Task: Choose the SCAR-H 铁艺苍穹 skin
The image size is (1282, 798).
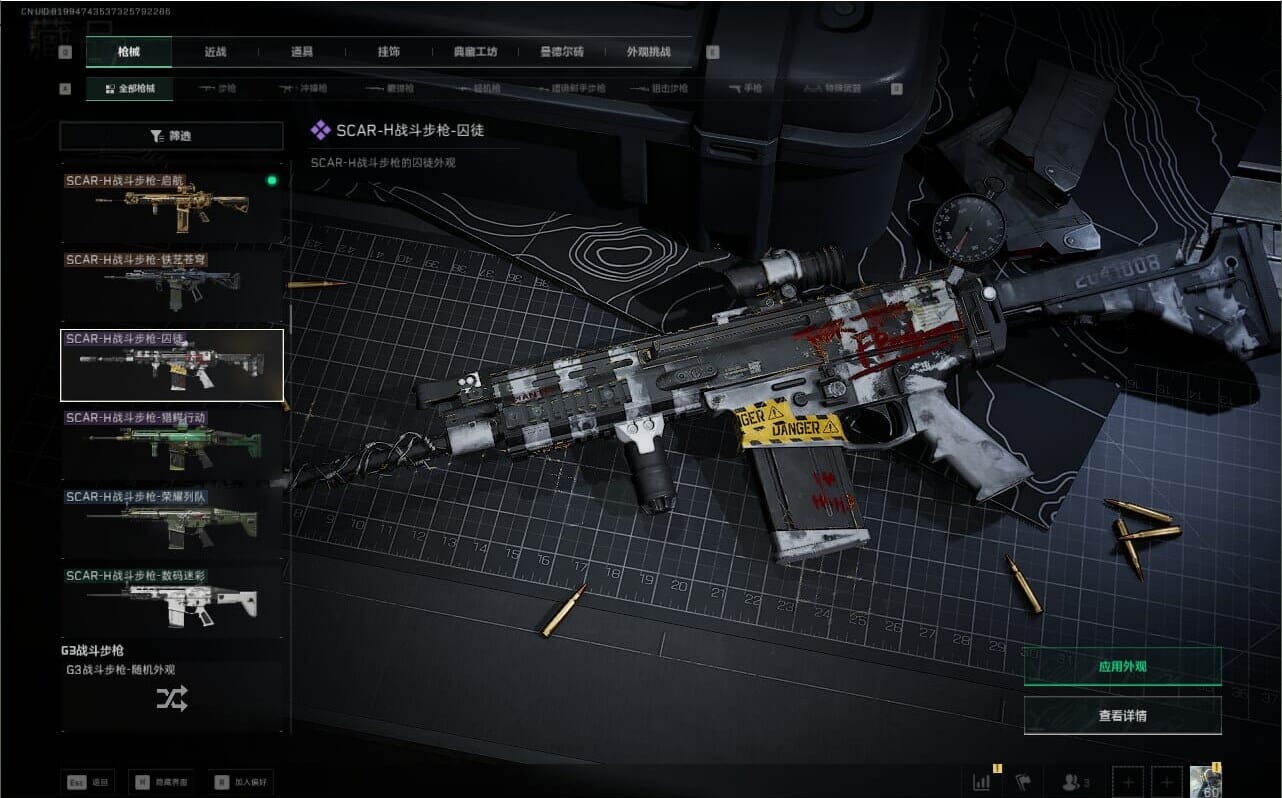Action: [172, 283]
